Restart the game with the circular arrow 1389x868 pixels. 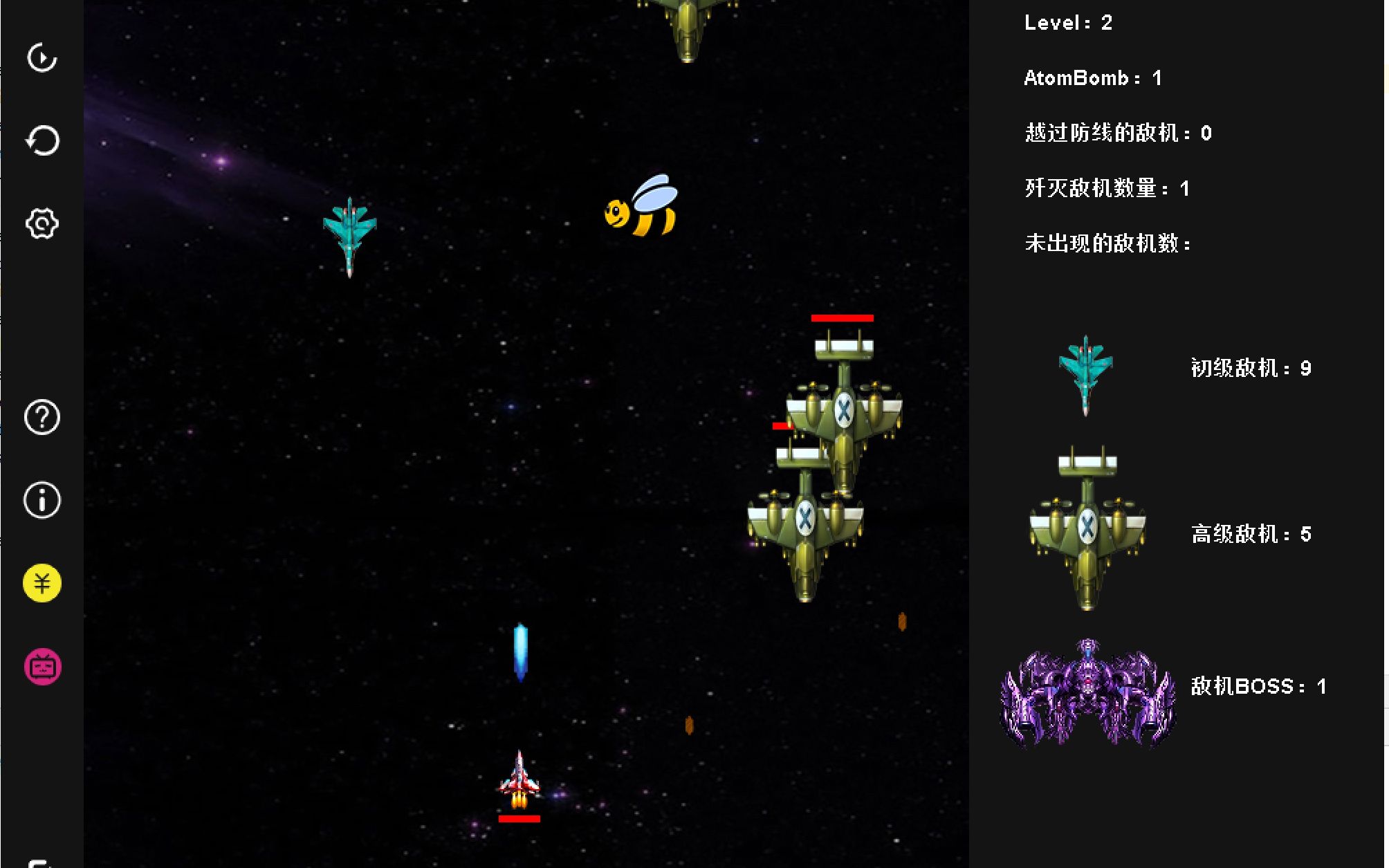pyautogui.click(x=42, y=141)
